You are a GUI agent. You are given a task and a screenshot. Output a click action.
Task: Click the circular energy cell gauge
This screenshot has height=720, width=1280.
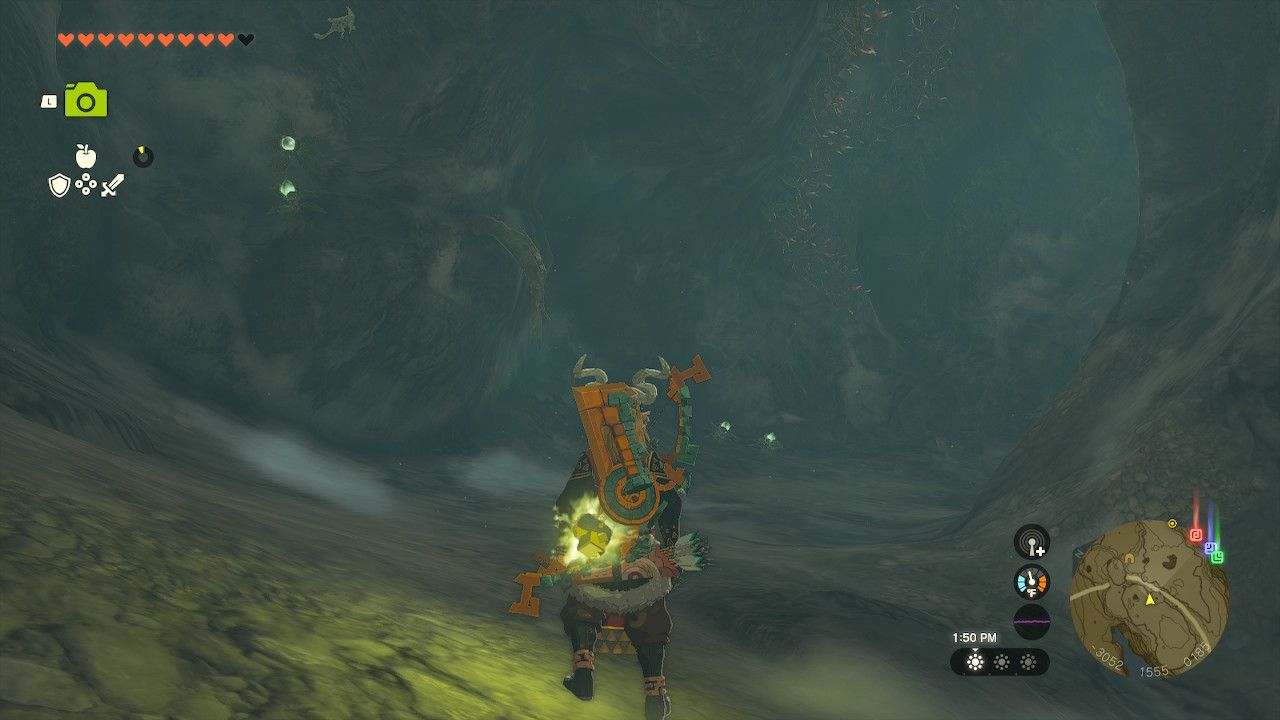coord(142,157)
